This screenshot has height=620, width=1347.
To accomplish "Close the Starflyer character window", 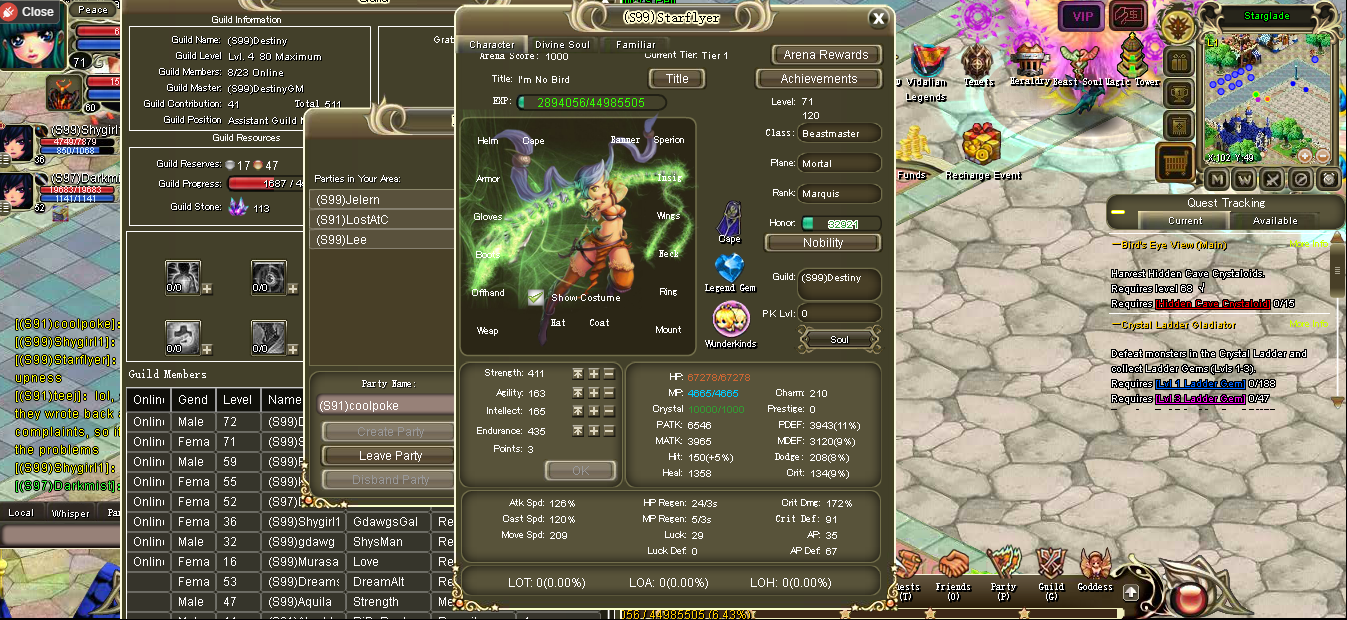I will [878, 18].
